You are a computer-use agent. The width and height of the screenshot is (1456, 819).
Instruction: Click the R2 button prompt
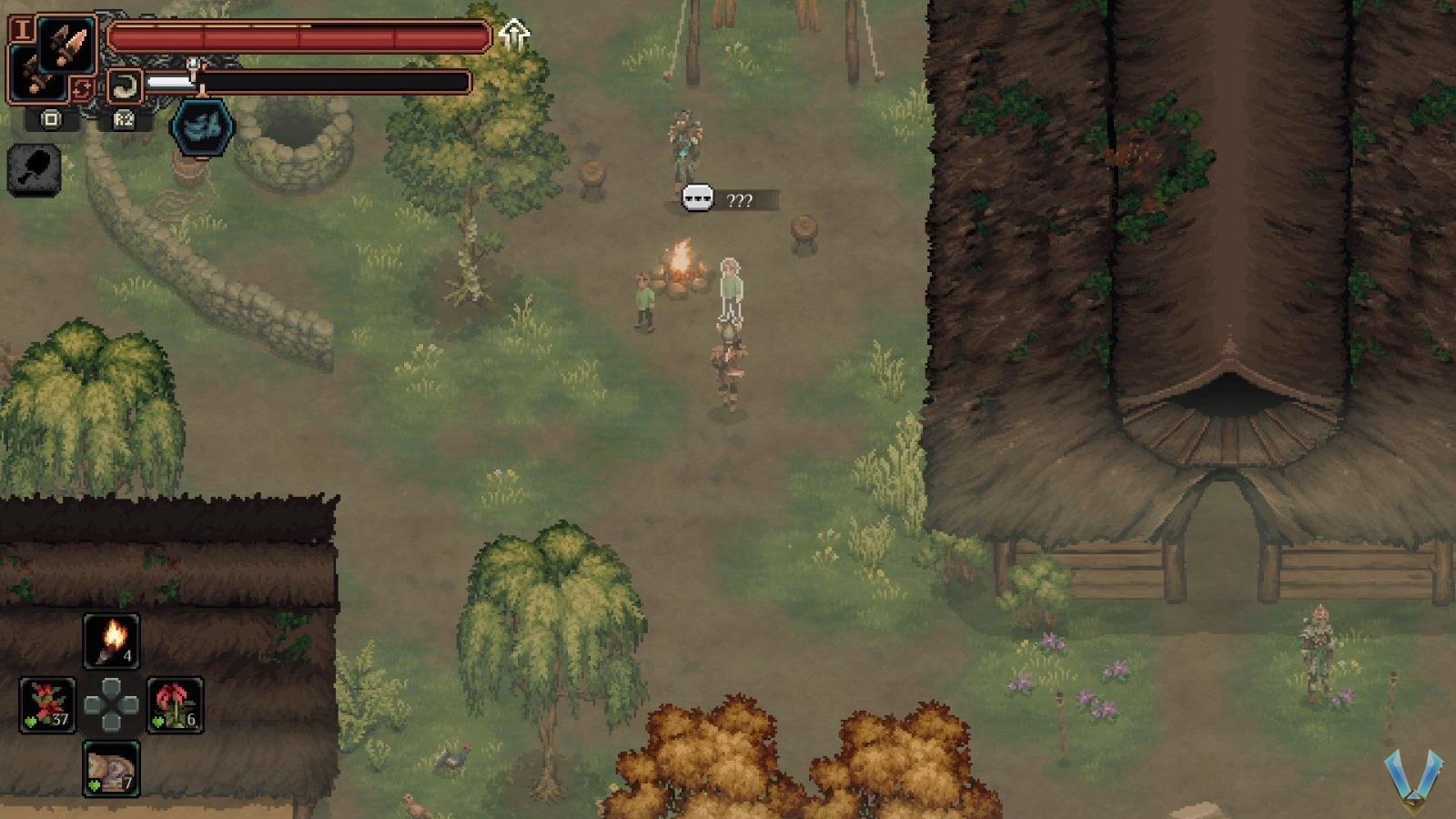click(x=125, y=120)
